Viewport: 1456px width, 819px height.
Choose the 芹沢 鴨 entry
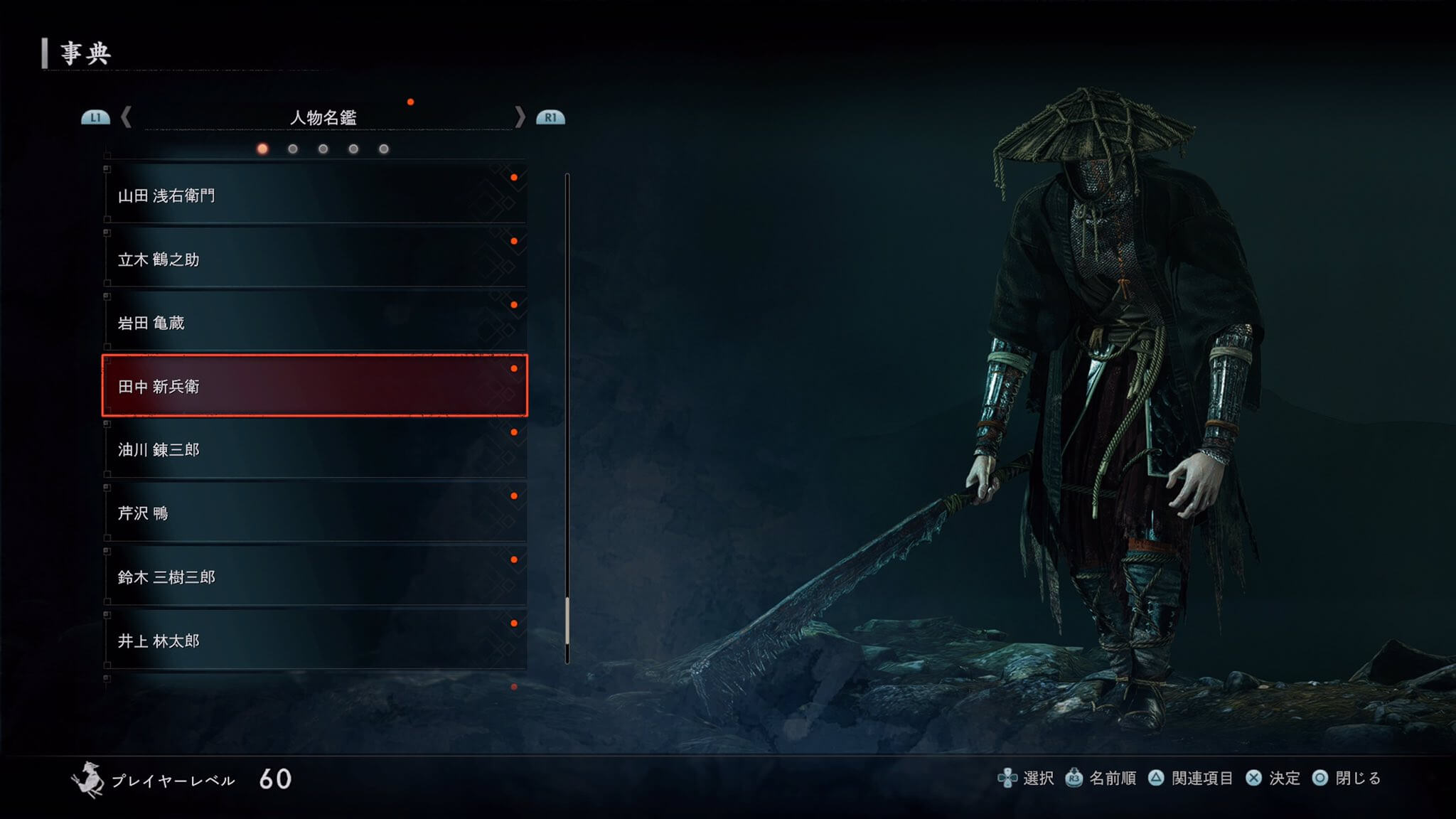click(314, 513)
